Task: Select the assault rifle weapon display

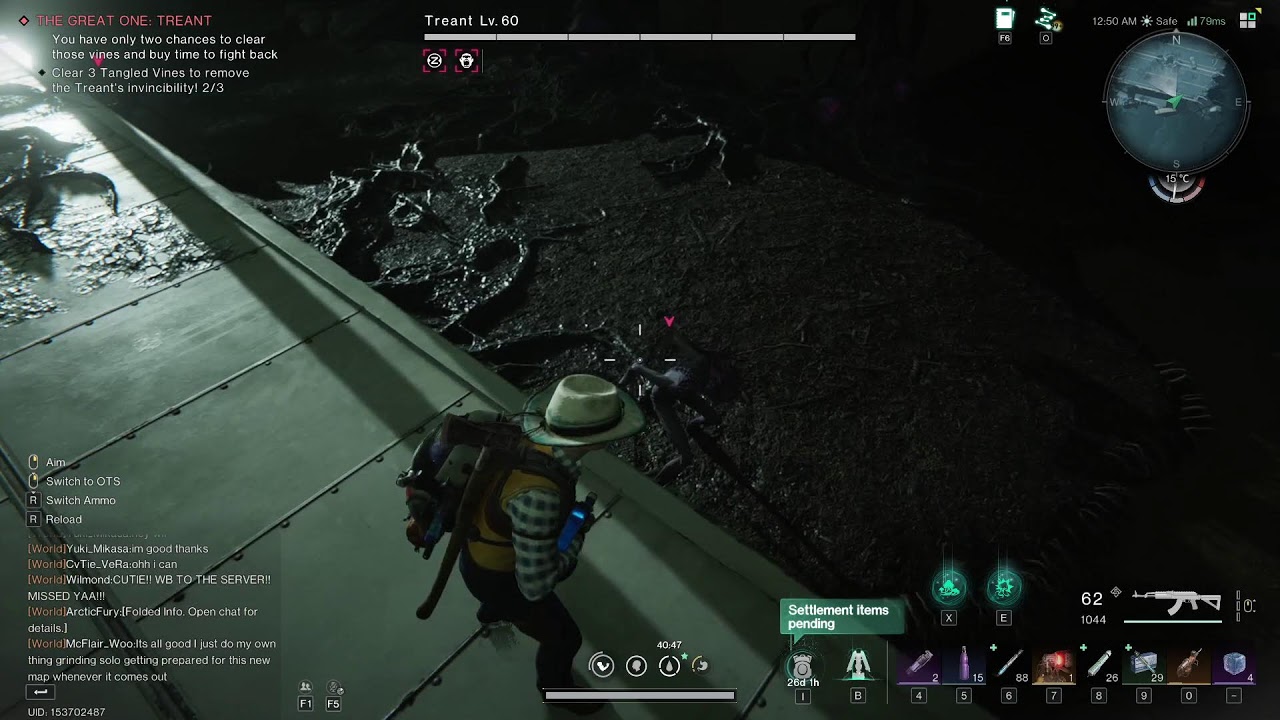Action: (x=1177, y=602)
